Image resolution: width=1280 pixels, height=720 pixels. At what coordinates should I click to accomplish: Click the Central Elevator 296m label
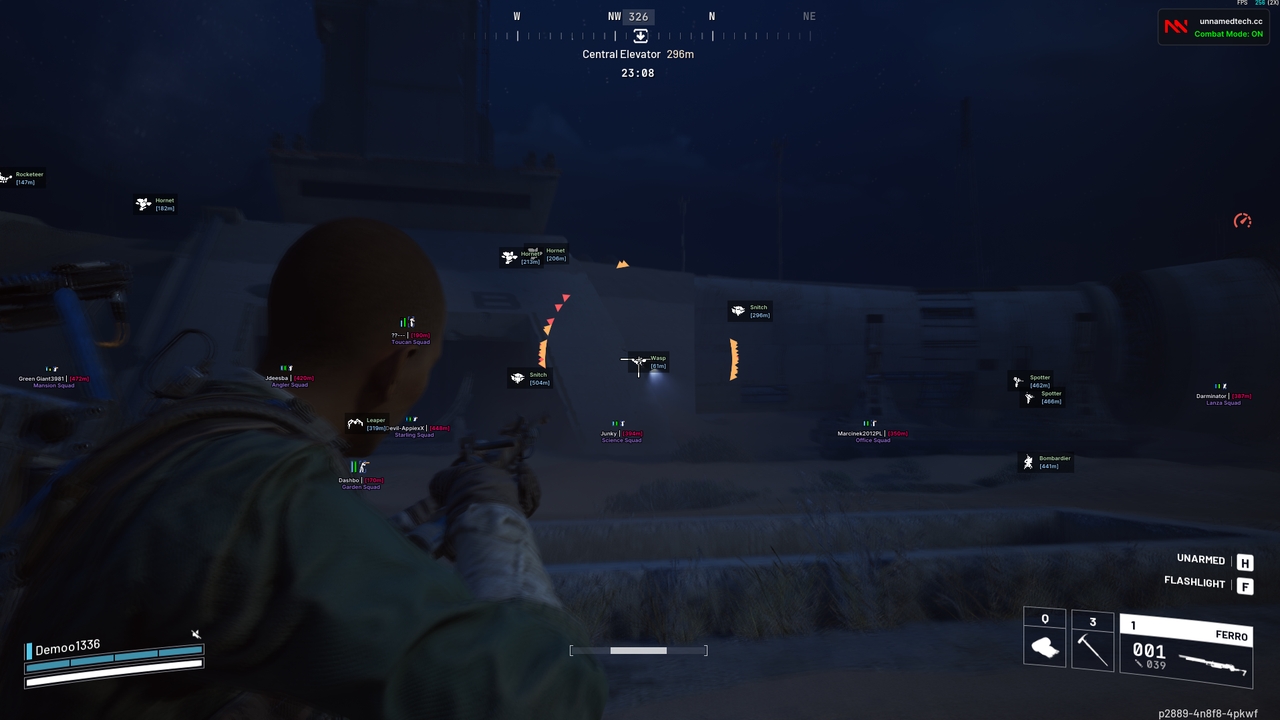tap(637, 54)
